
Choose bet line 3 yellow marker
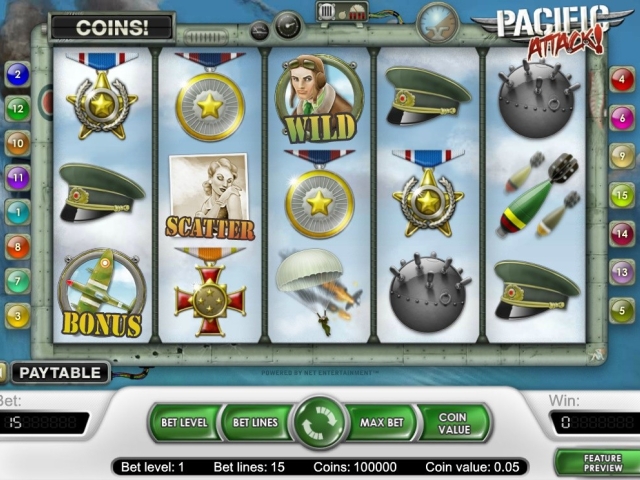coord(17,316)
